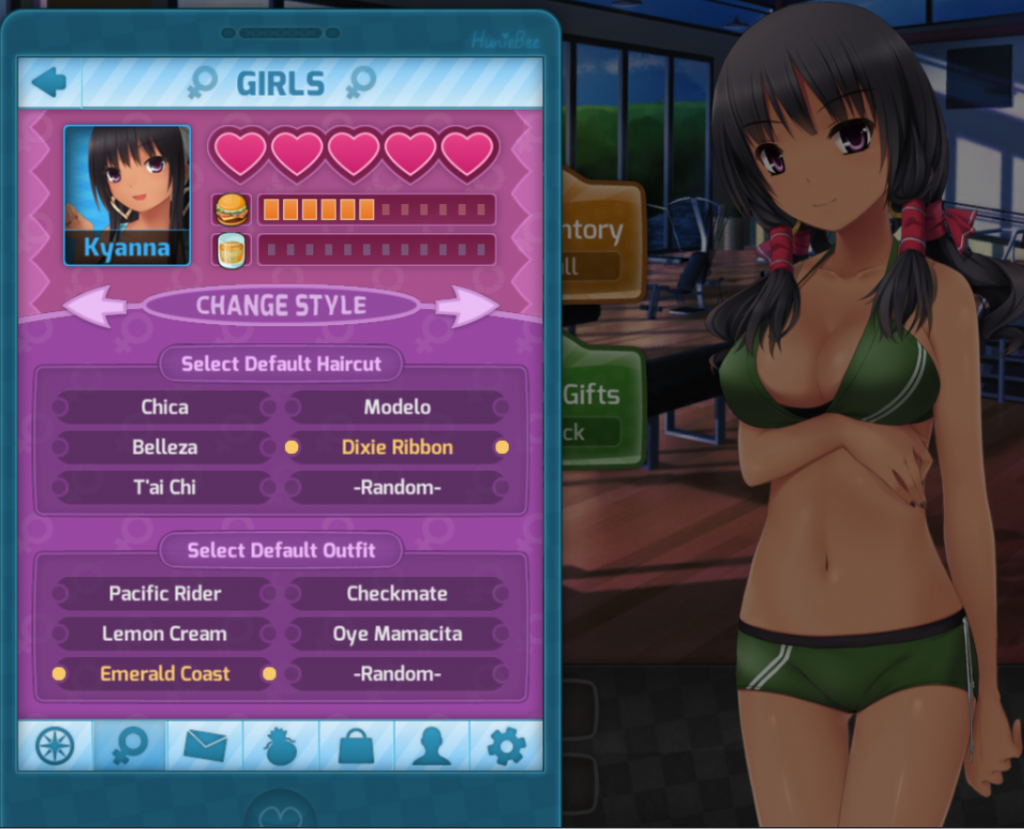Image resolution: width=1024 pixels, height=829 pixels.
Task: Open the compass finder tab
Action: coord(55,746)
